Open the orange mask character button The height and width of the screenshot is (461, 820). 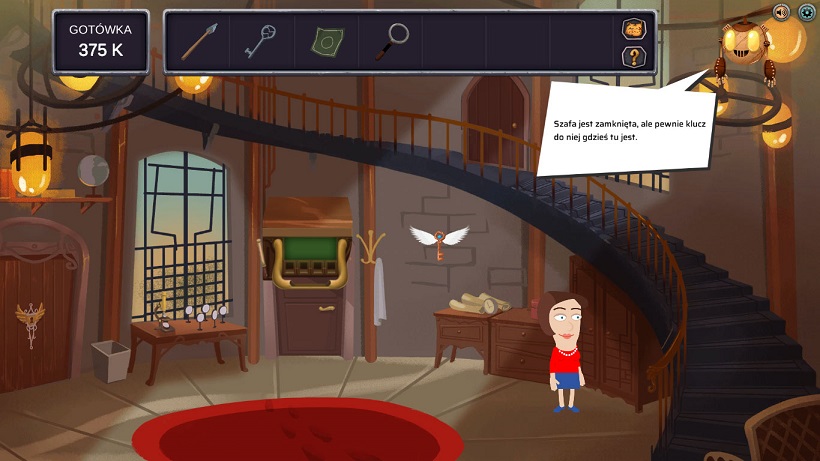coord(633,29)
